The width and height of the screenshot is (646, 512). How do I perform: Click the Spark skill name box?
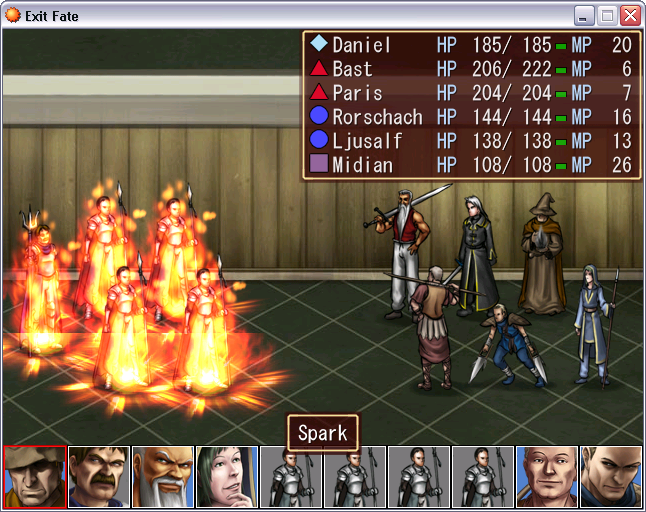click(x=323, y=433)
